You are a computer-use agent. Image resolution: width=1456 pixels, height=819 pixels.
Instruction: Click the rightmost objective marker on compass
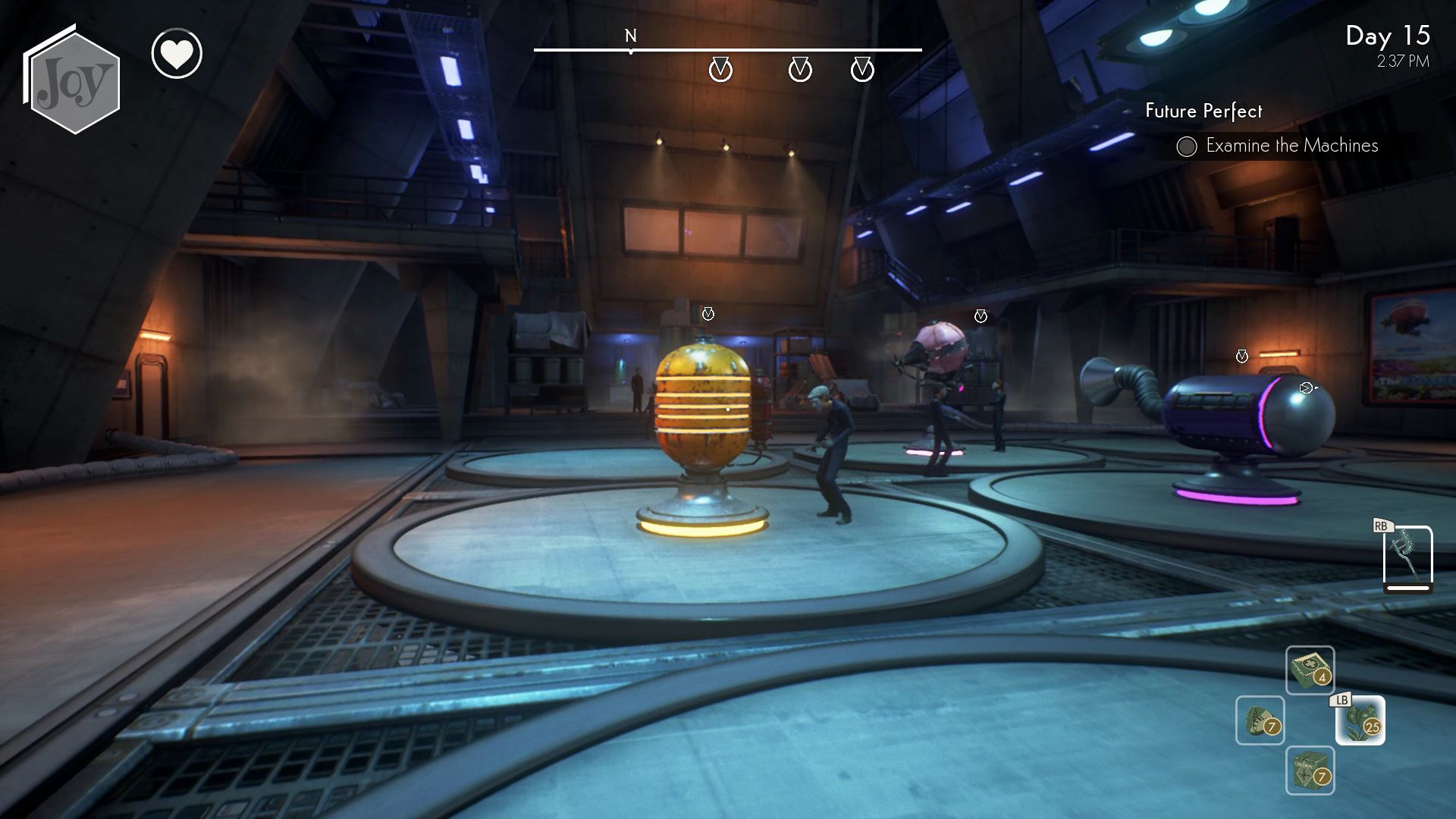pos(862,70)
